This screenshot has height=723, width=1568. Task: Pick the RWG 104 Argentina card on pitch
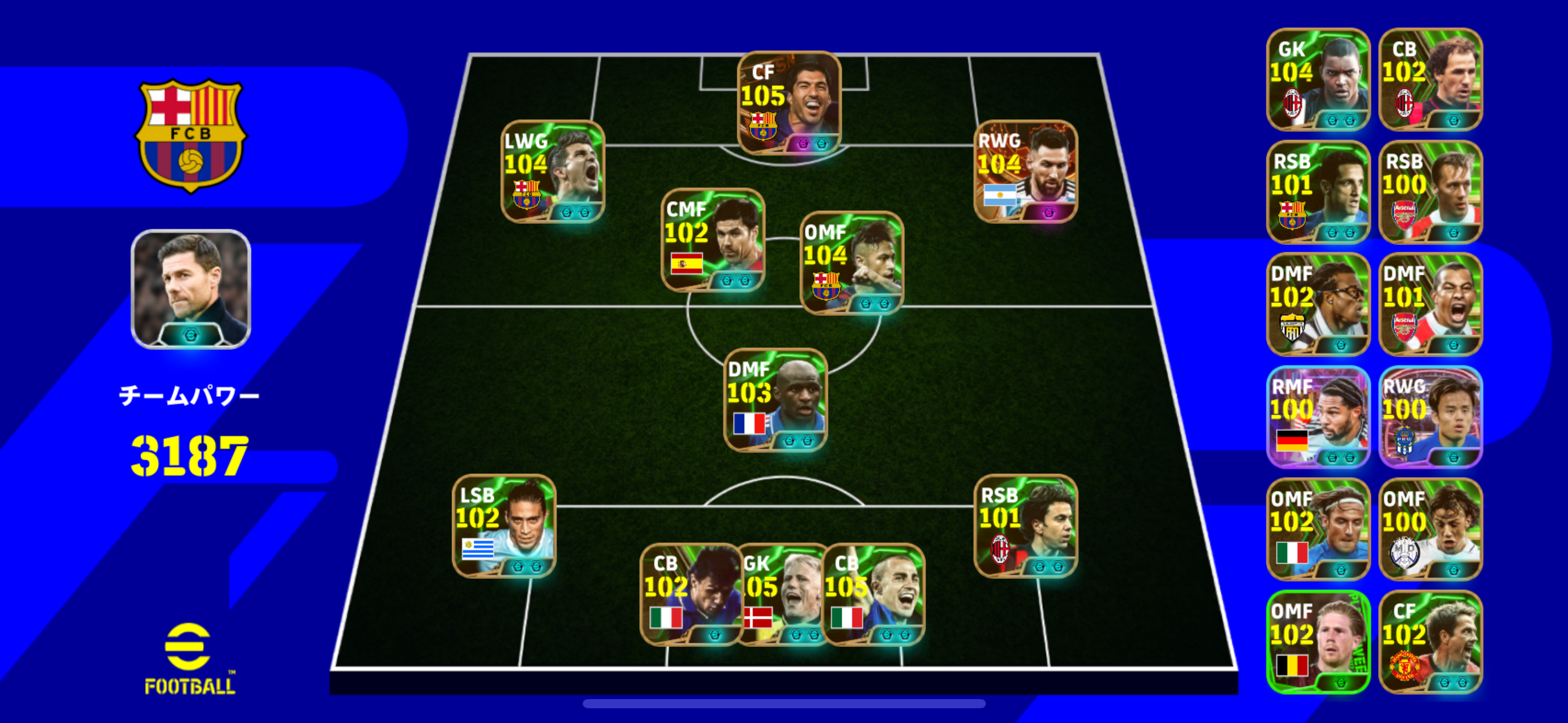click(1025, 172)
